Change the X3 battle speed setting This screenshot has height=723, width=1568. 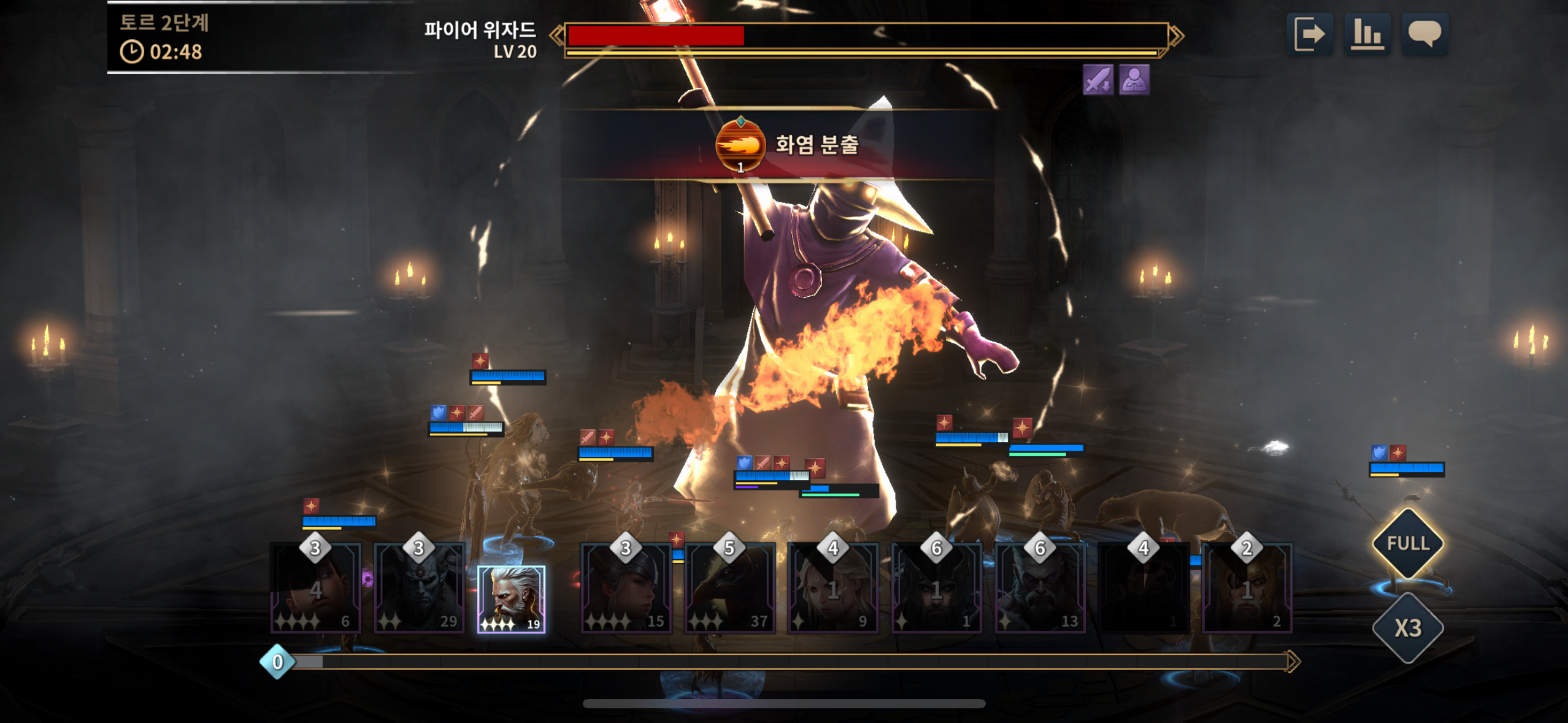pos(1408,628)
